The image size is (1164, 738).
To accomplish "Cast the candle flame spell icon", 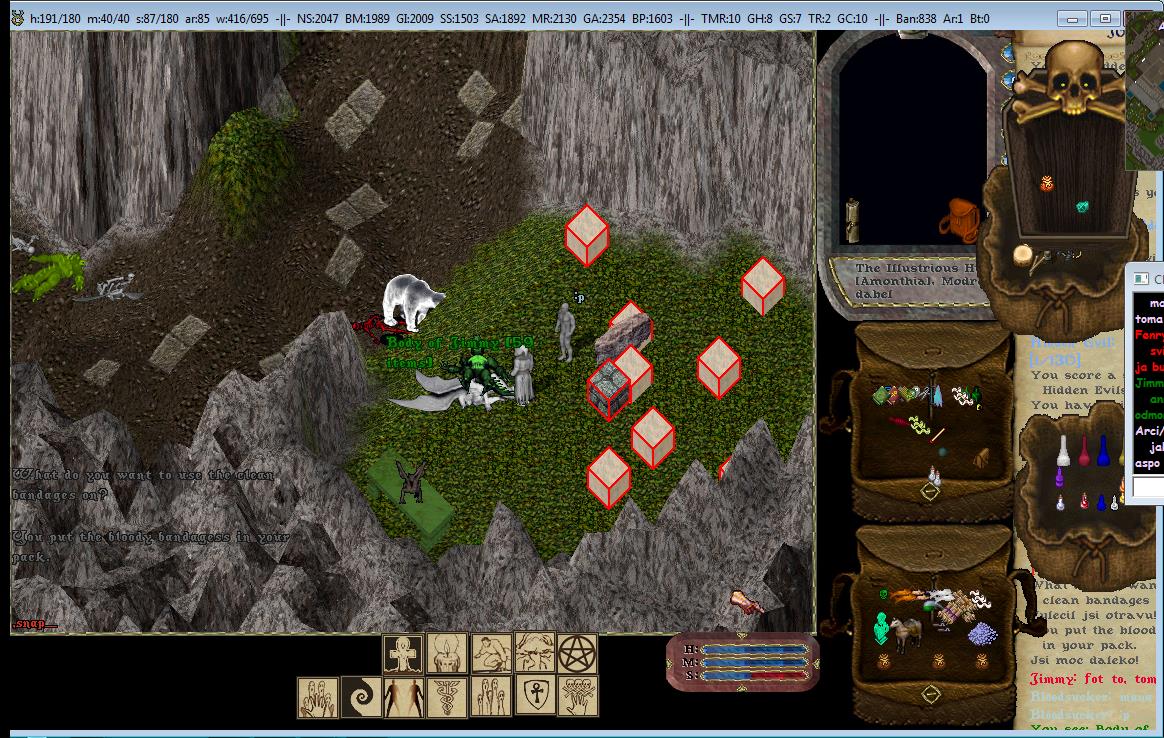I will coord(447,654).
